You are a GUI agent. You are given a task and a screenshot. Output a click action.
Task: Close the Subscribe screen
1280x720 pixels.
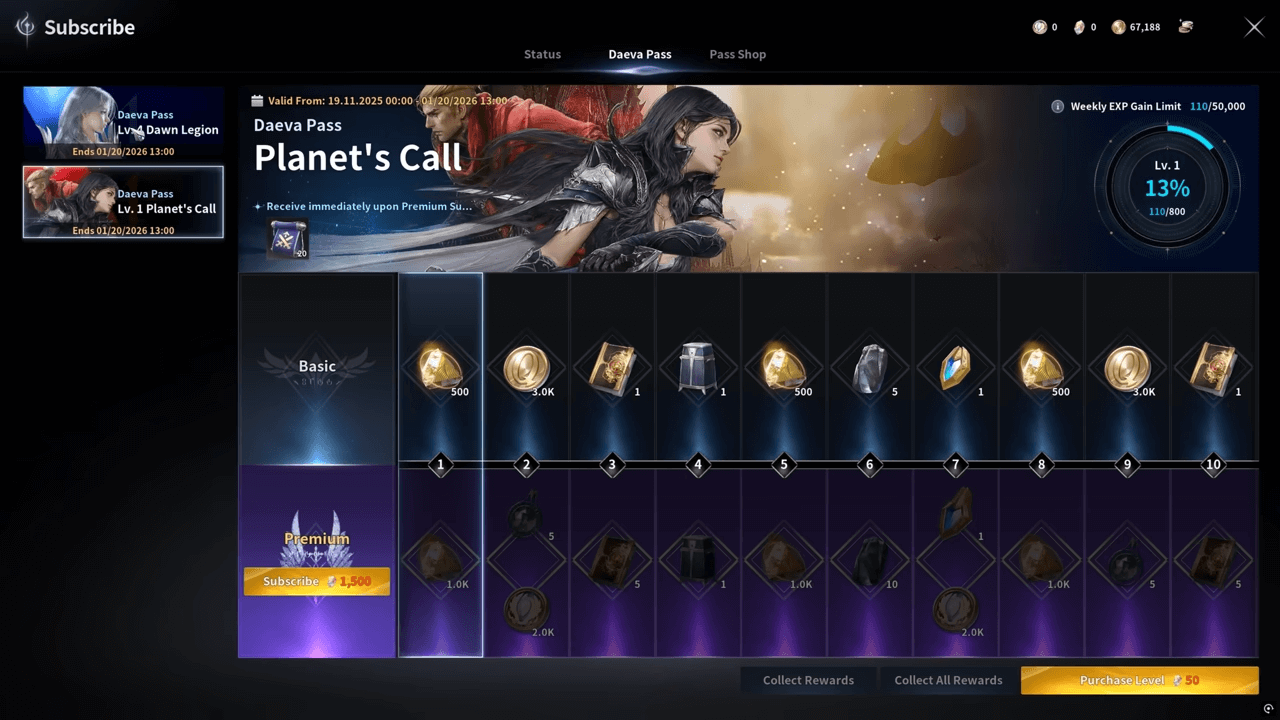point(1254,27)
